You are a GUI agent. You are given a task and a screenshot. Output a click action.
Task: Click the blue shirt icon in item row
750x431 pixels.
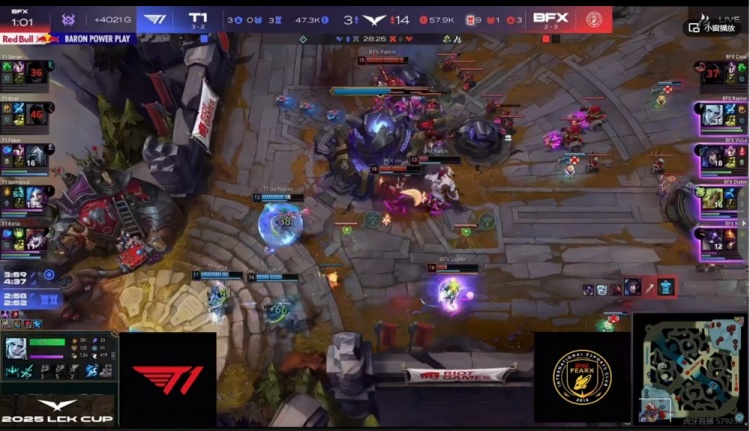pos(666,288)
